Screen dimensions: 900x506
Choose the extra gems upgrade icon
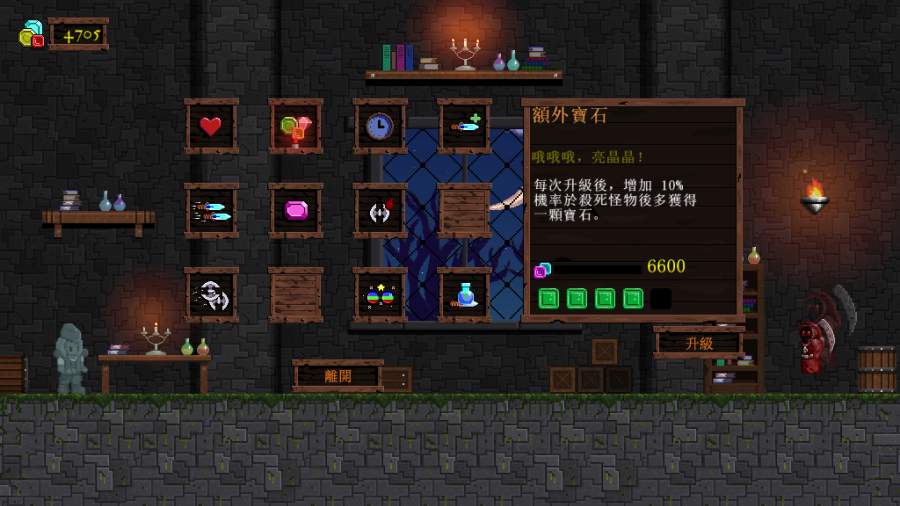[296, 126]
